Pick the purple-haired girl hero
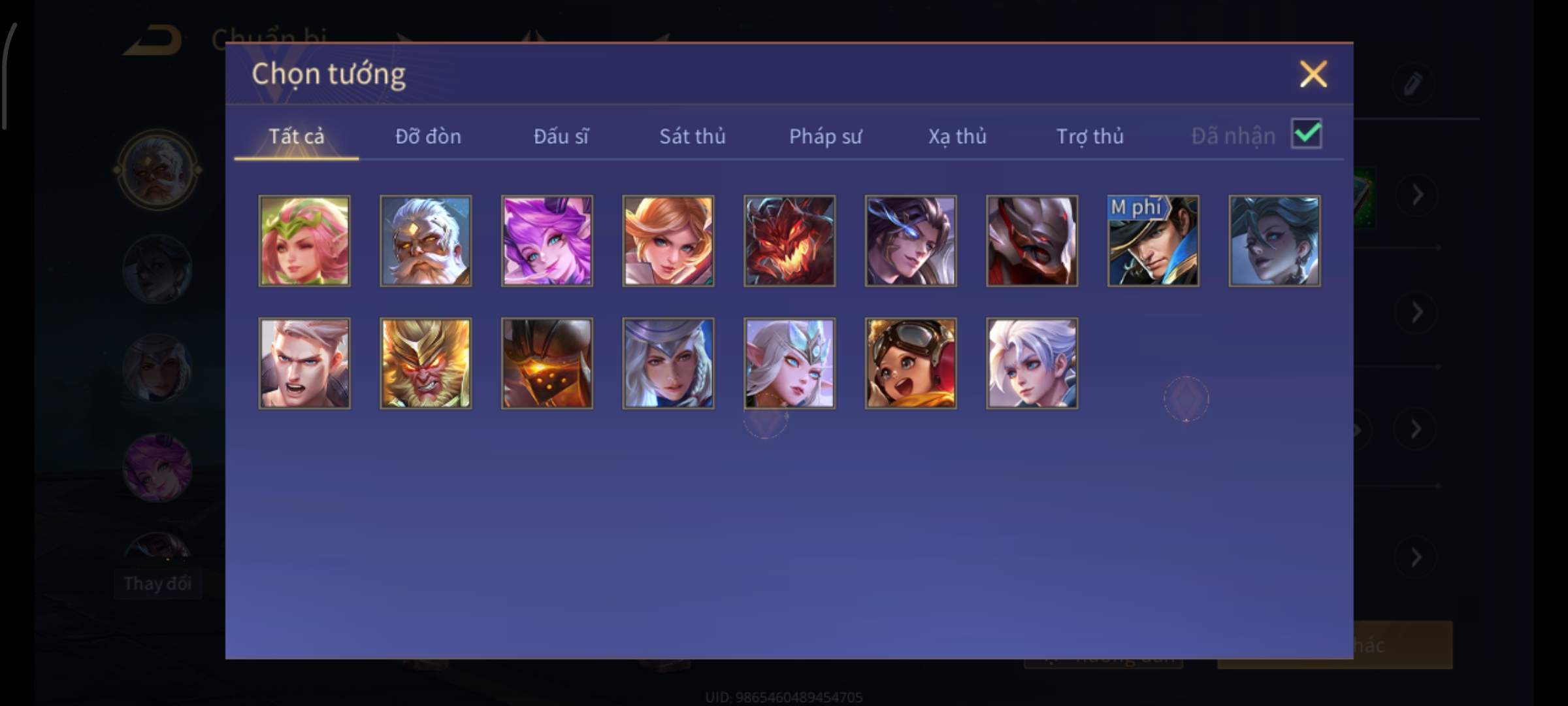 (547, 241)
